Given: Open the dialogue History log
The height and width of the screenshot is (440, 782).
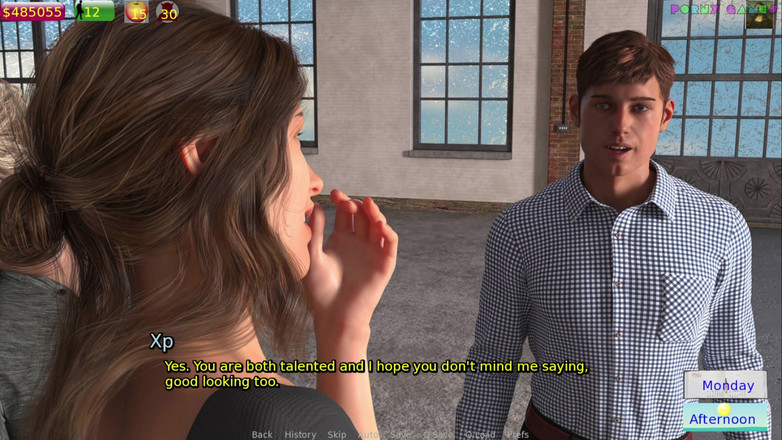Looking at the screenshot, I should (x=300, y=434).
